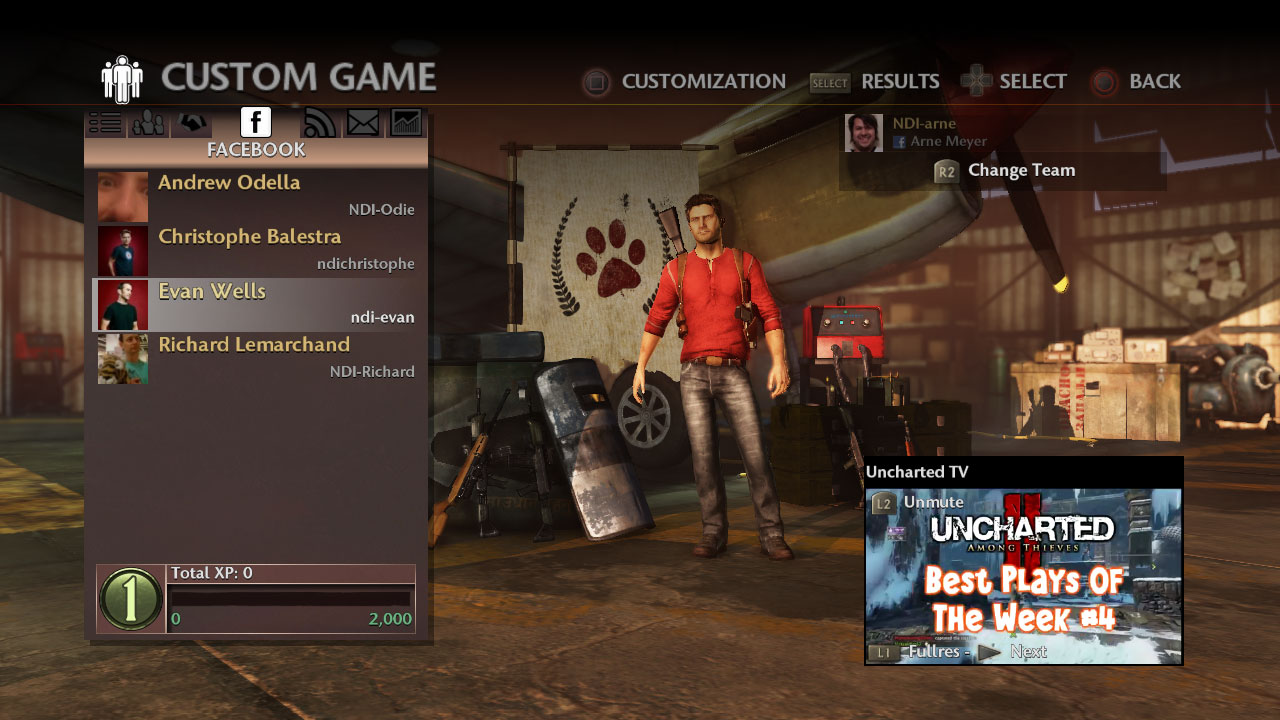Pick Richard Lemarchand in the list
Image resolution: width=1280 pixels, height=720 pixels.
pyautogui.click(x=256, y=358)
